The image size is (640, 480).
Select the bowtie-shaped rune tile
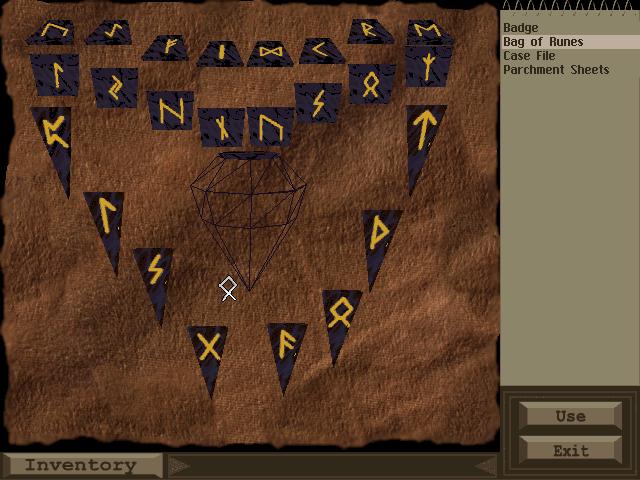(x=270, y=52)
